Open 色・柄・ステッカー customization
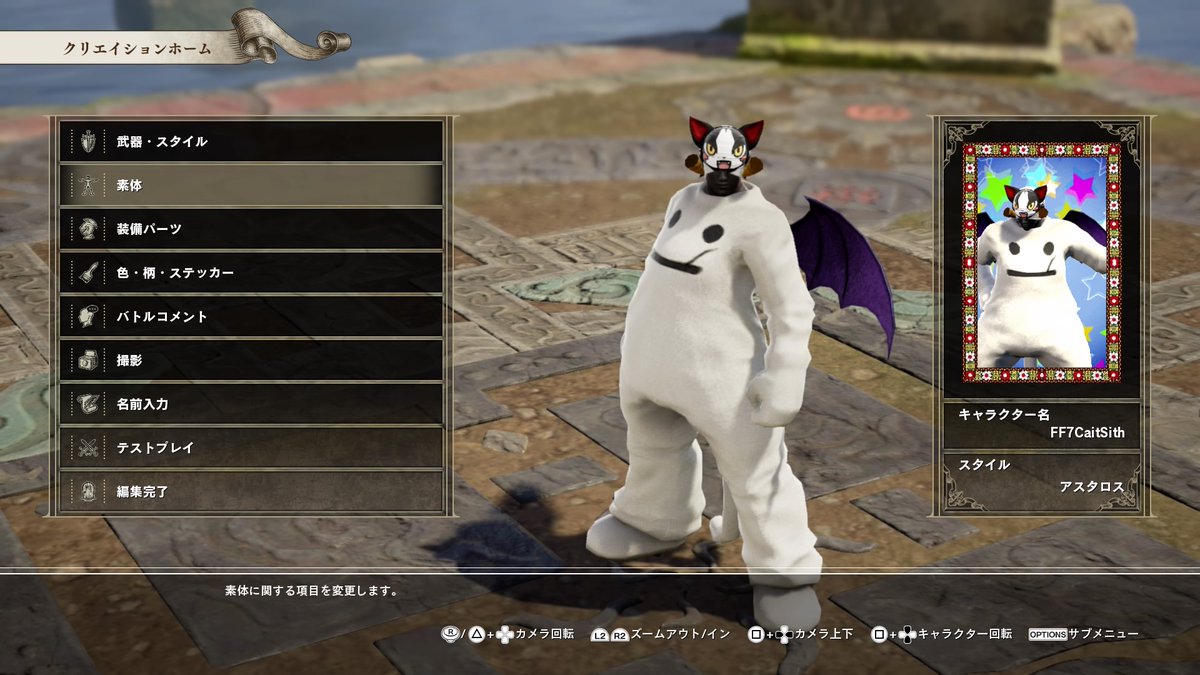The width and height of the screenshot is (1200, 675). coord(250,272)
